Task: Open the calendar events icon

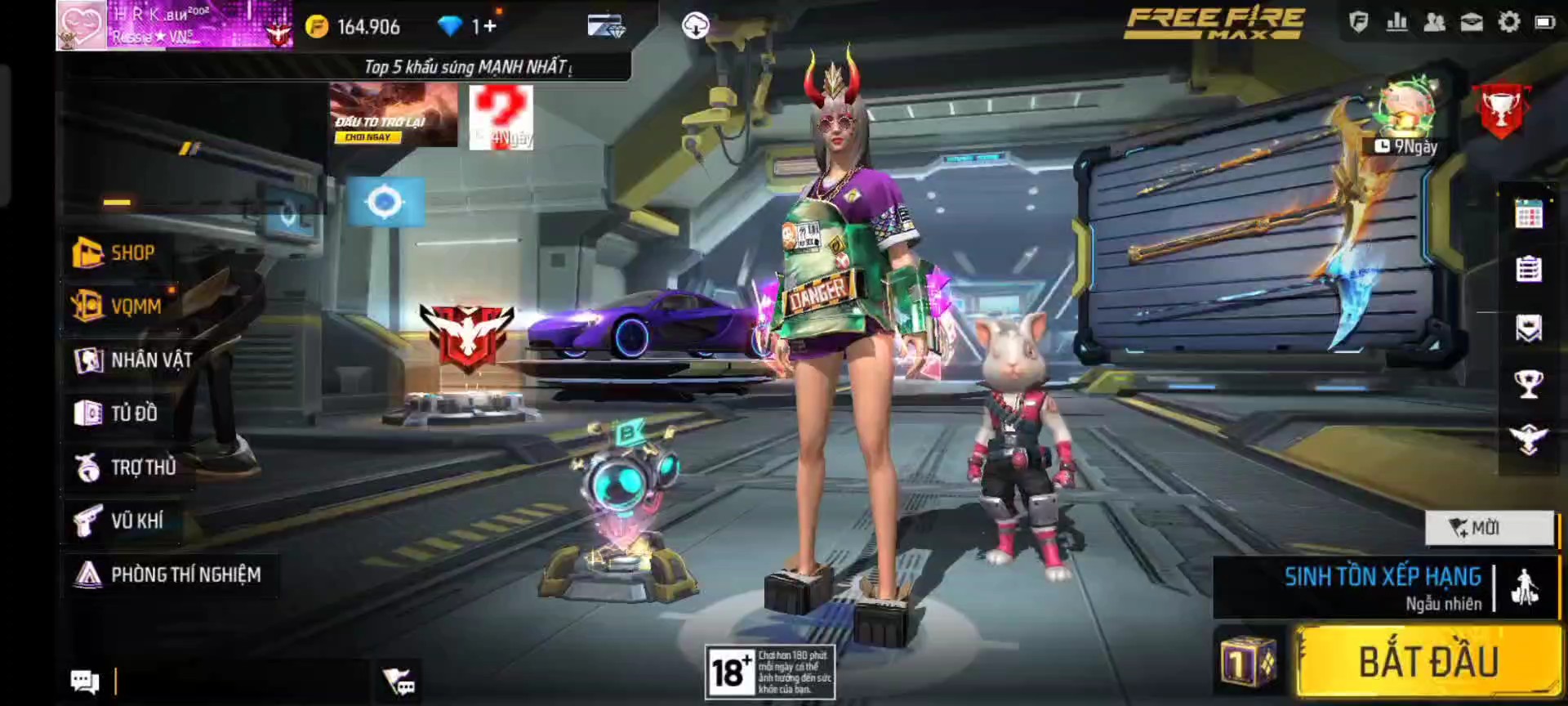Action: click(1528, 214)
